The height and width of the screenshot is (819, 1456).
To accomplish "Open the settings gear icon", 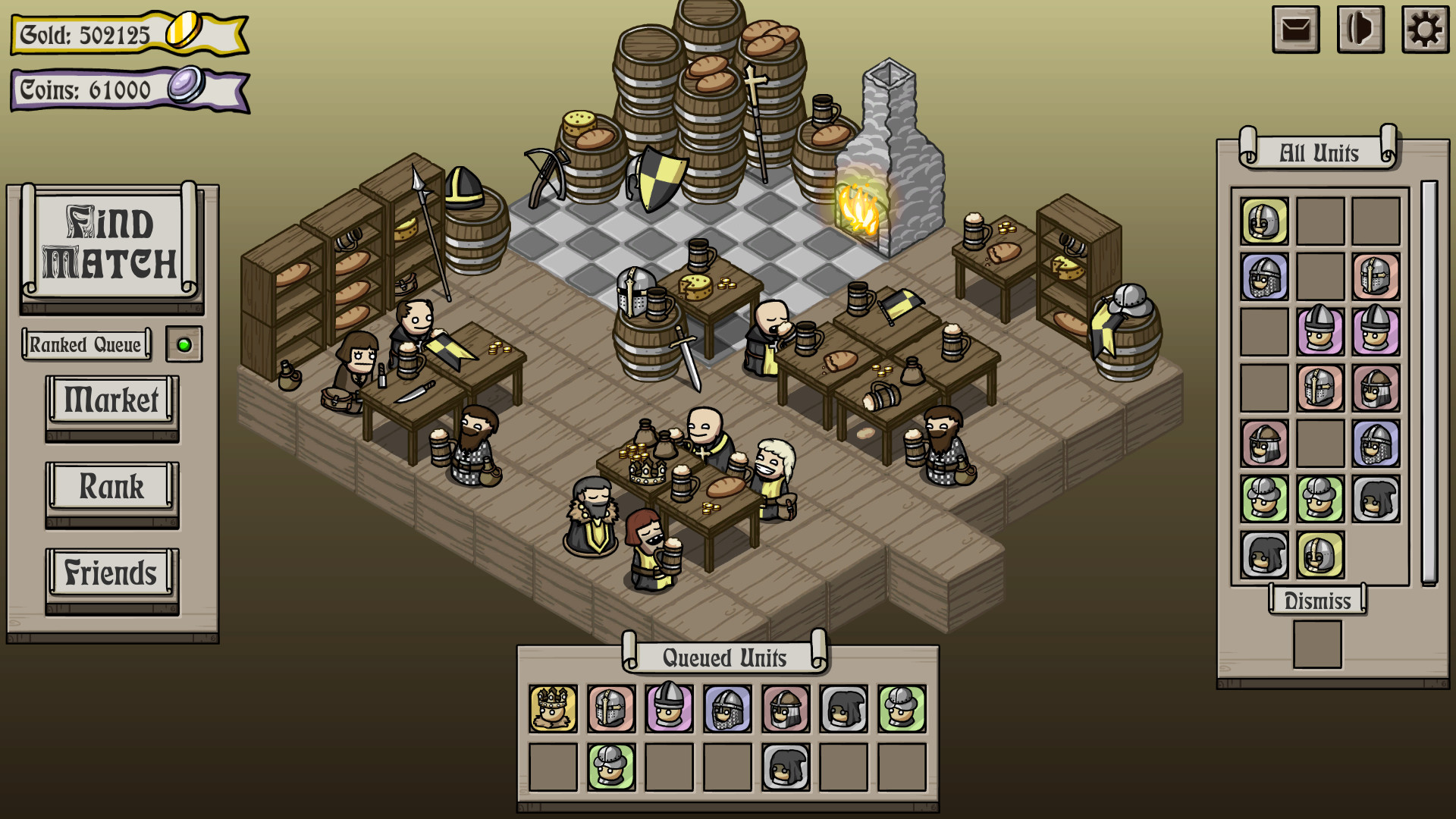I will pyautogui.click(x=1425, y=31).
